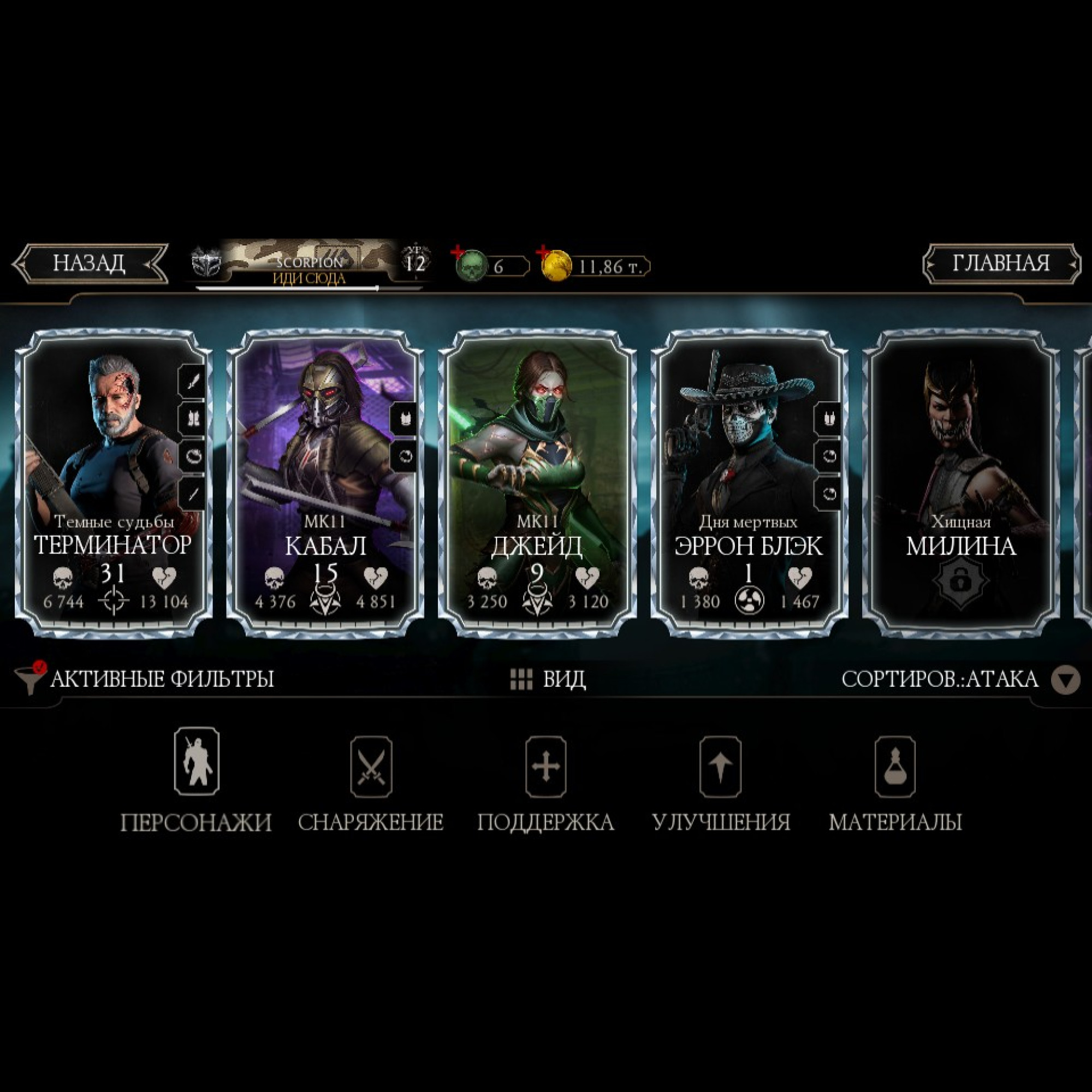Screen dimensions: 1092x1092
Task: View the Материалы tab
Action: (895, 781)
